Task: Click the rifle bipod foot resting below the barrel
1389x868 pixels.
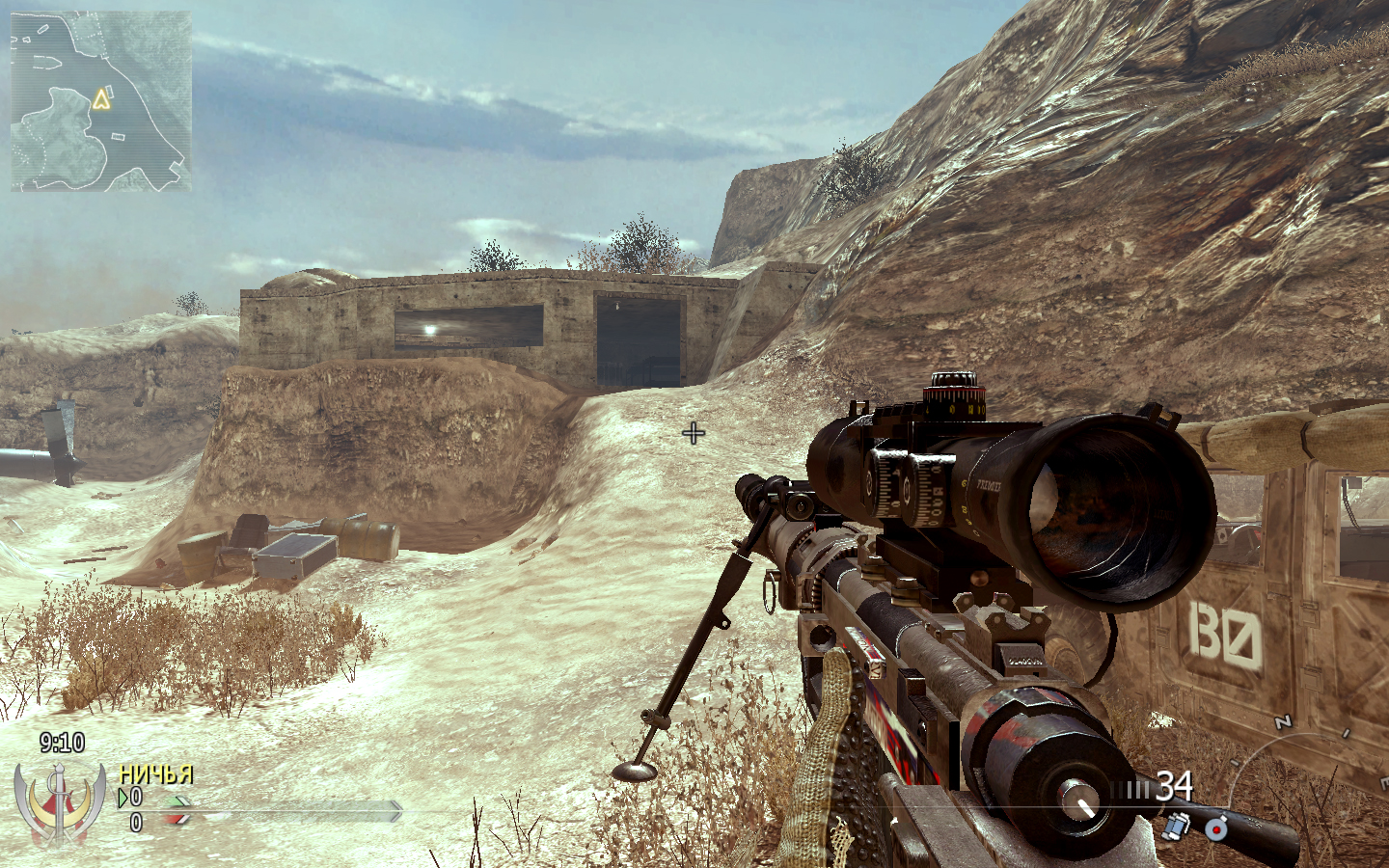Action: coord(634,772)
